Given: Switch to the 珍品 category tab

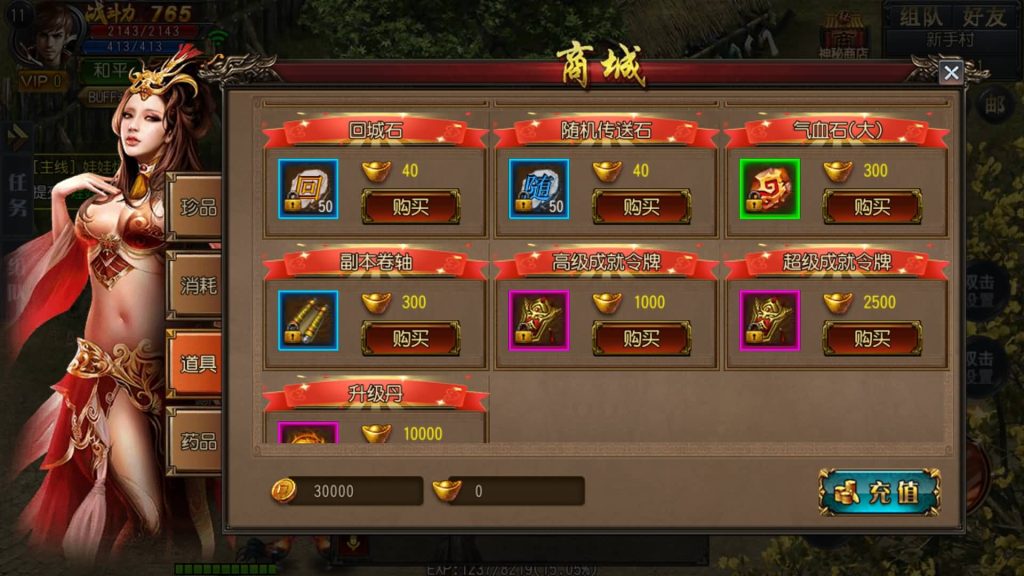Looking at the screenshot, I should (195, 207).
